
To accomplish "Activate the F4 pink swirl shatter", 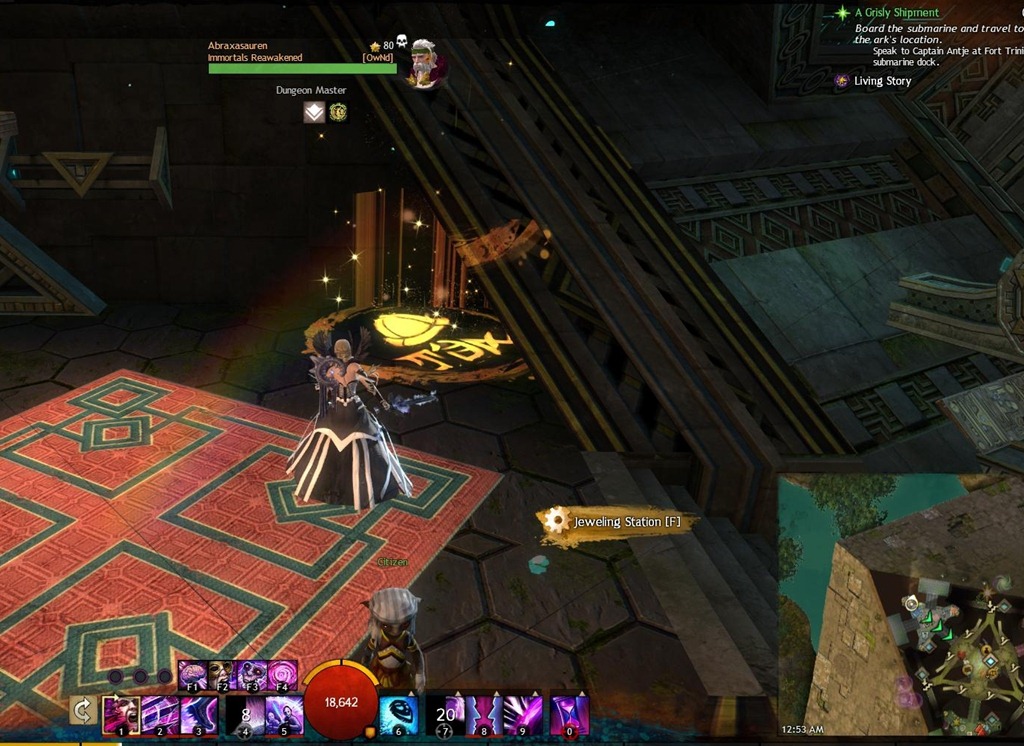I will (282, 675).
